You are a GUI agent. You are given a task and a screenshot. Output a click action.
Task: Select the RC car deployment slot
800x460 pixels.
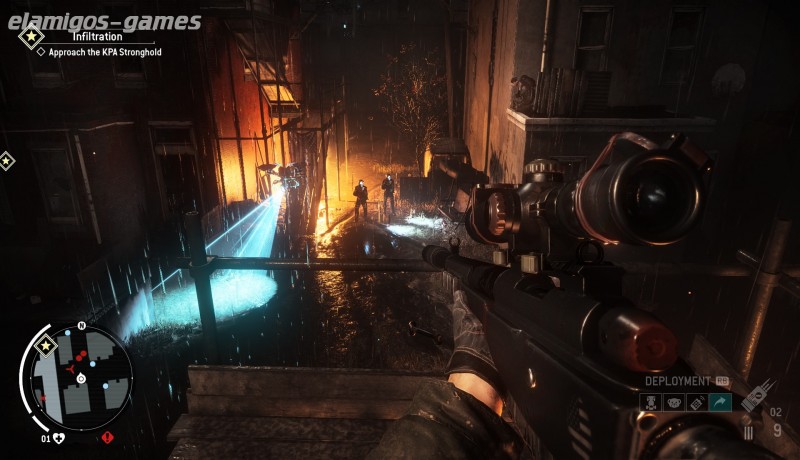point(650,402)
